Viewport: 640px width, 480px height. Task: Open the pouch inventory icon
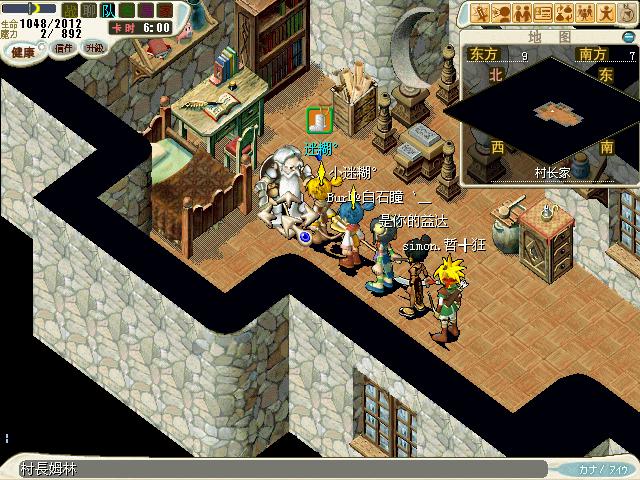pyautogui.click(x=626, y=13)
